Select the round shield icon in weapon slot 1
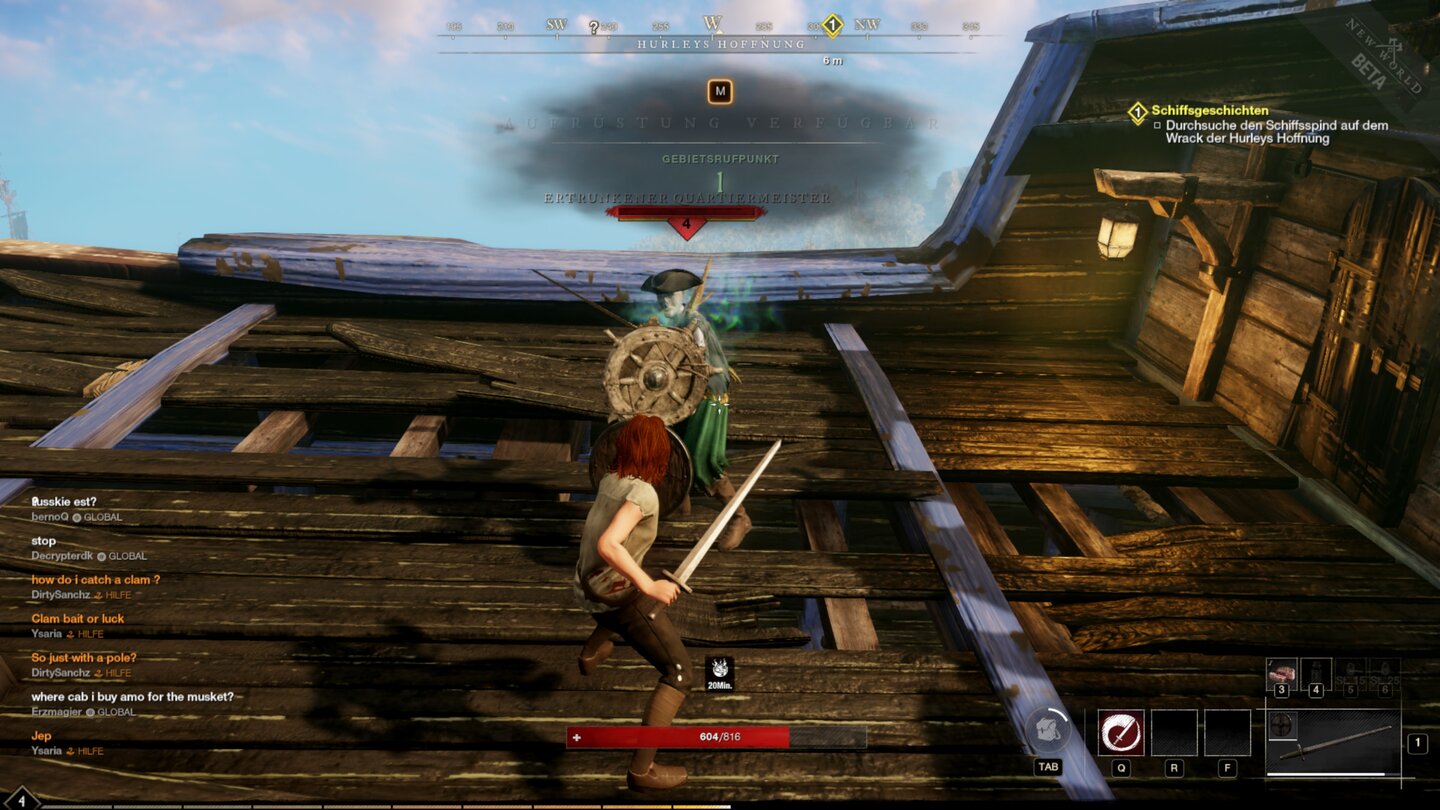 click(x=1283, y=725)
